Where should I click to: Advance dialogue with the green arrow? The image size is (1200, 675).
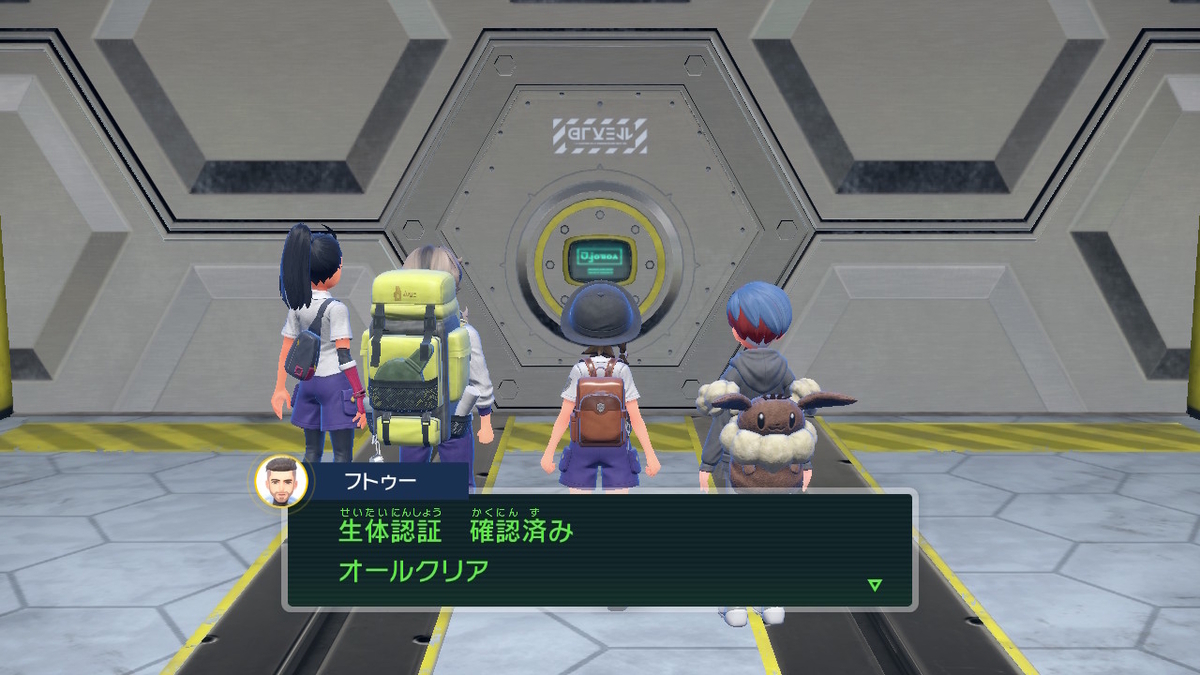tap(875, 585)
